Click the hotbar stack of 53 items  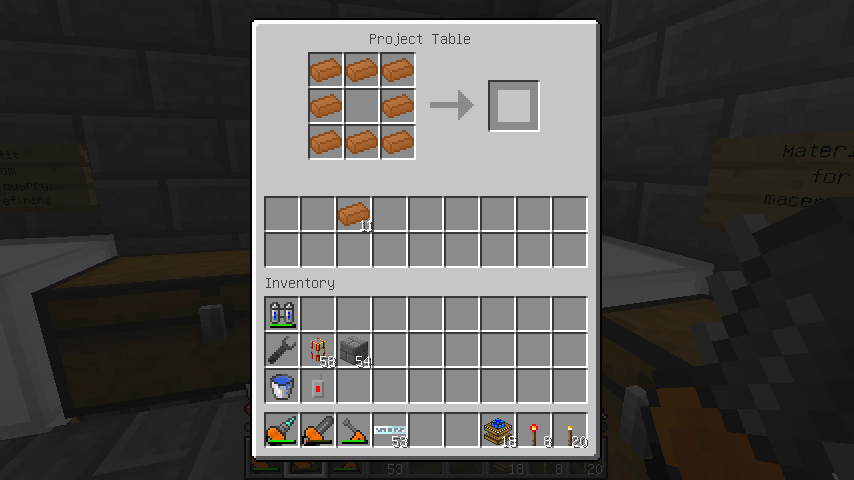click(390, 430)
